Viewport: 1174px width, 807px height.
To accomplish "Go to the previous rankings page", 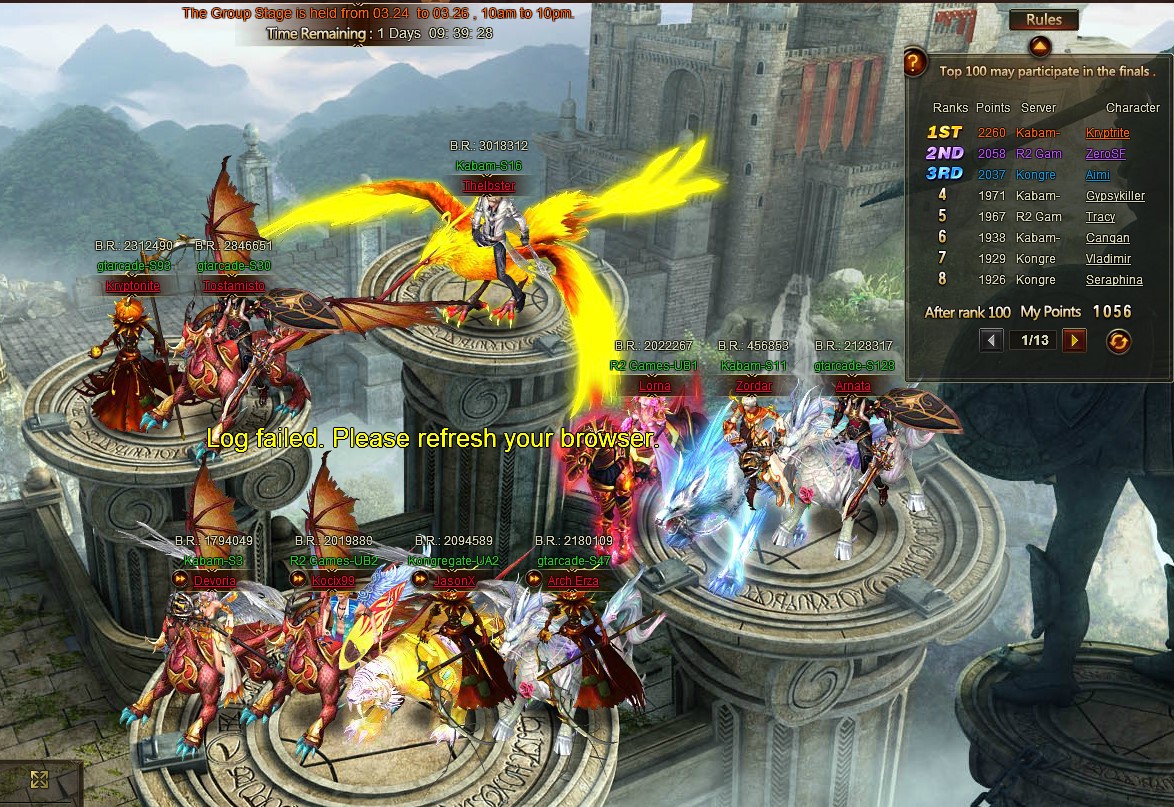I will click(x=991, y=341).
